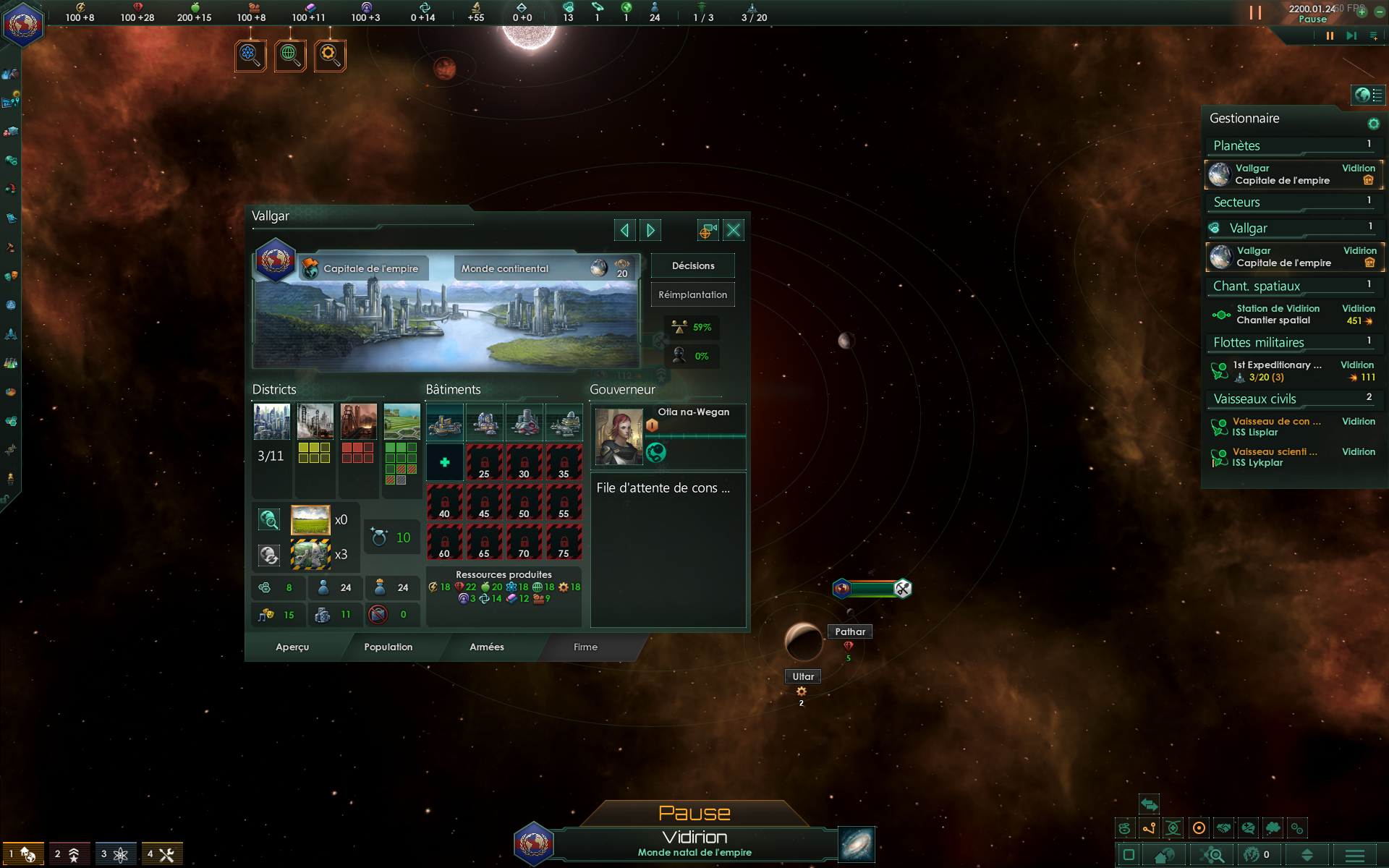Open the Firme tab
This screenshot has height=868, width=1389.
[x=585, y=647]
